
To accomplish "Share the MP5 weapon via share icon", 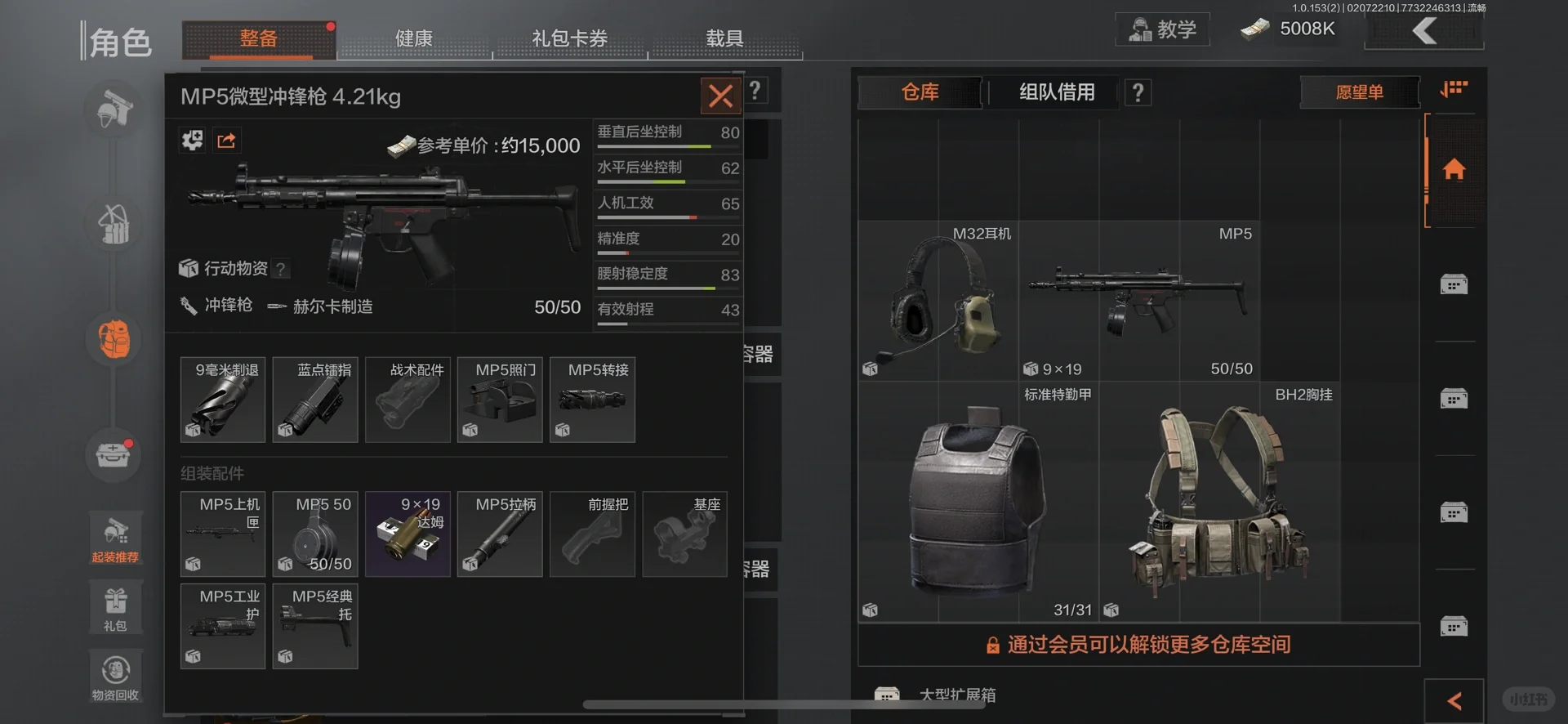I will tap(226, 141).
